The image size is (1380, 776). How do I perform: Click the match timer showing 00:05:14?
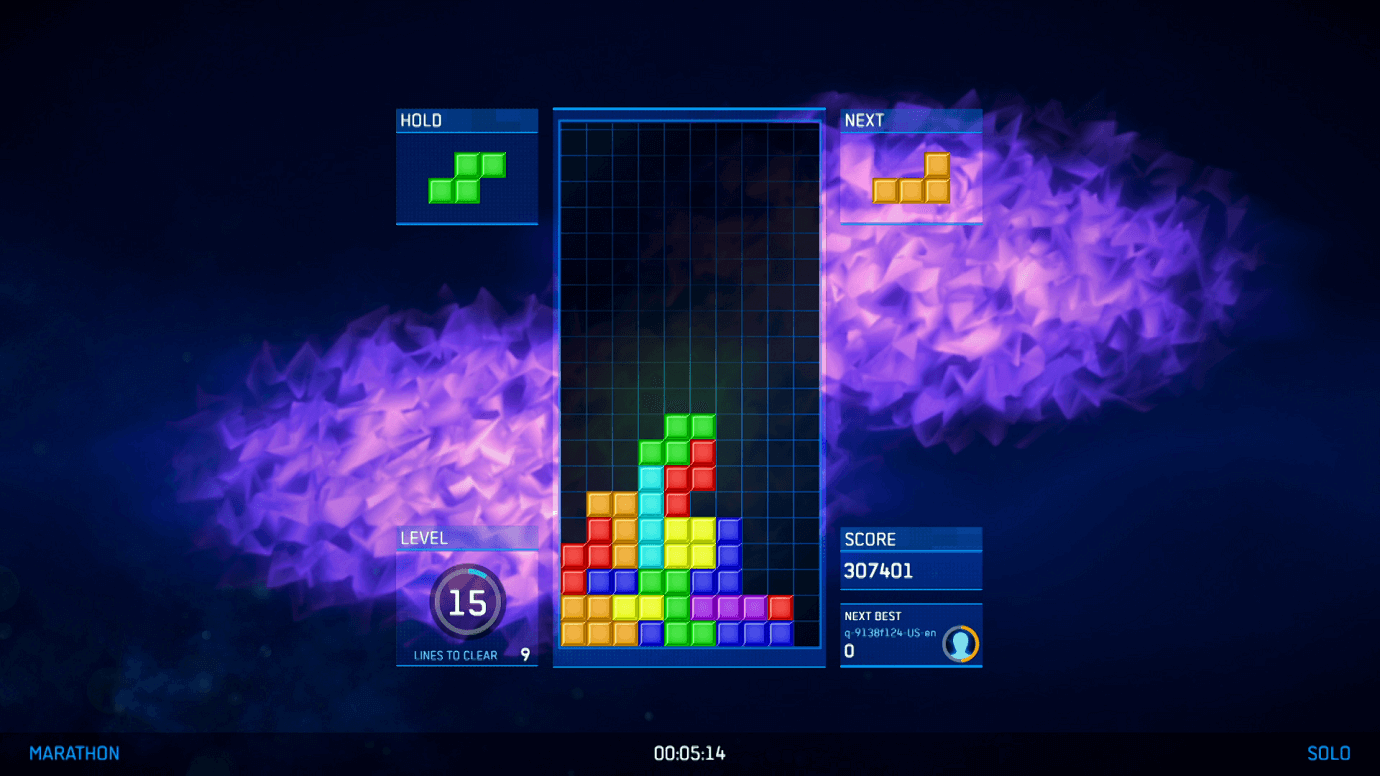point(690,754)
